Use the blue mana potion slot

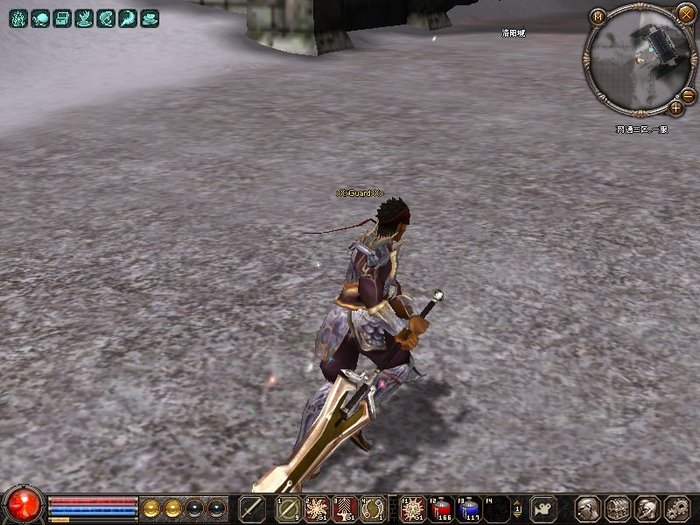pyautogui.click(x=468, y=508)
